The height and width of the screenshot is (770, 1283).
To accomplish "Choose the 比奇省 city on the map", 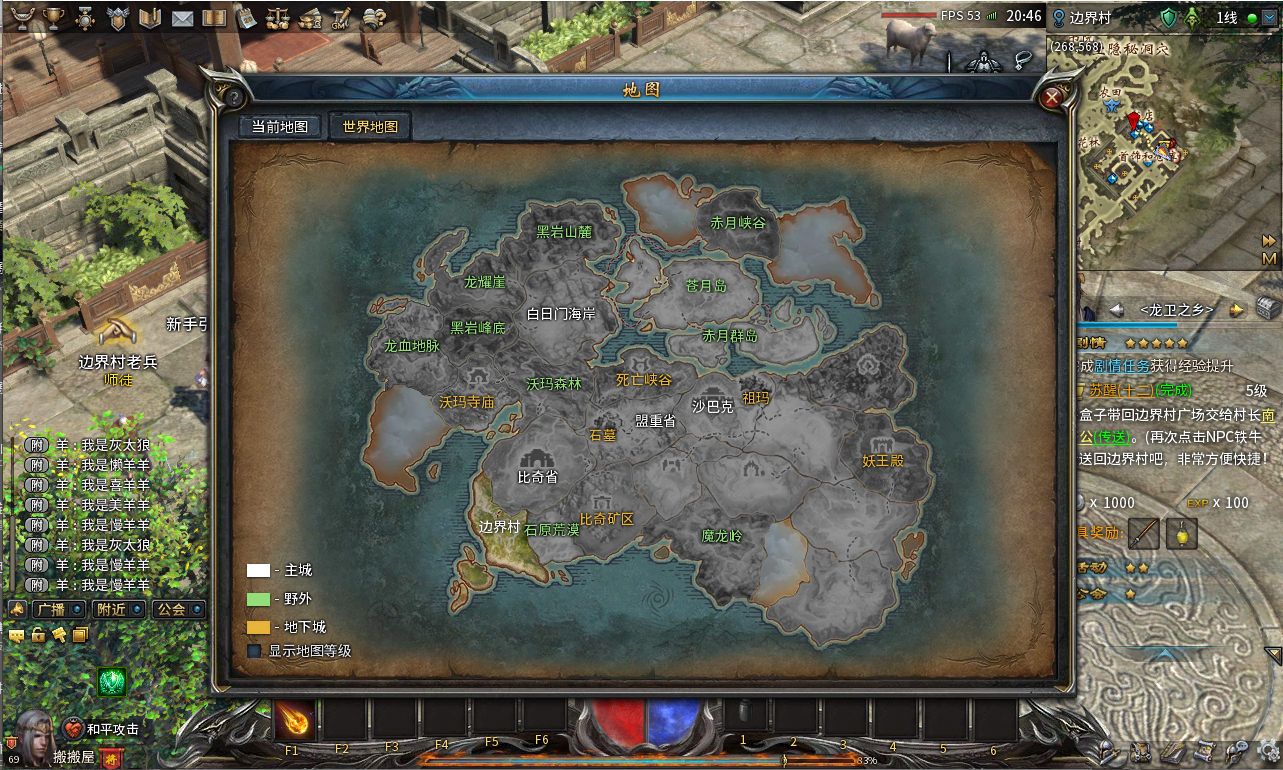I will click(537, 477).
